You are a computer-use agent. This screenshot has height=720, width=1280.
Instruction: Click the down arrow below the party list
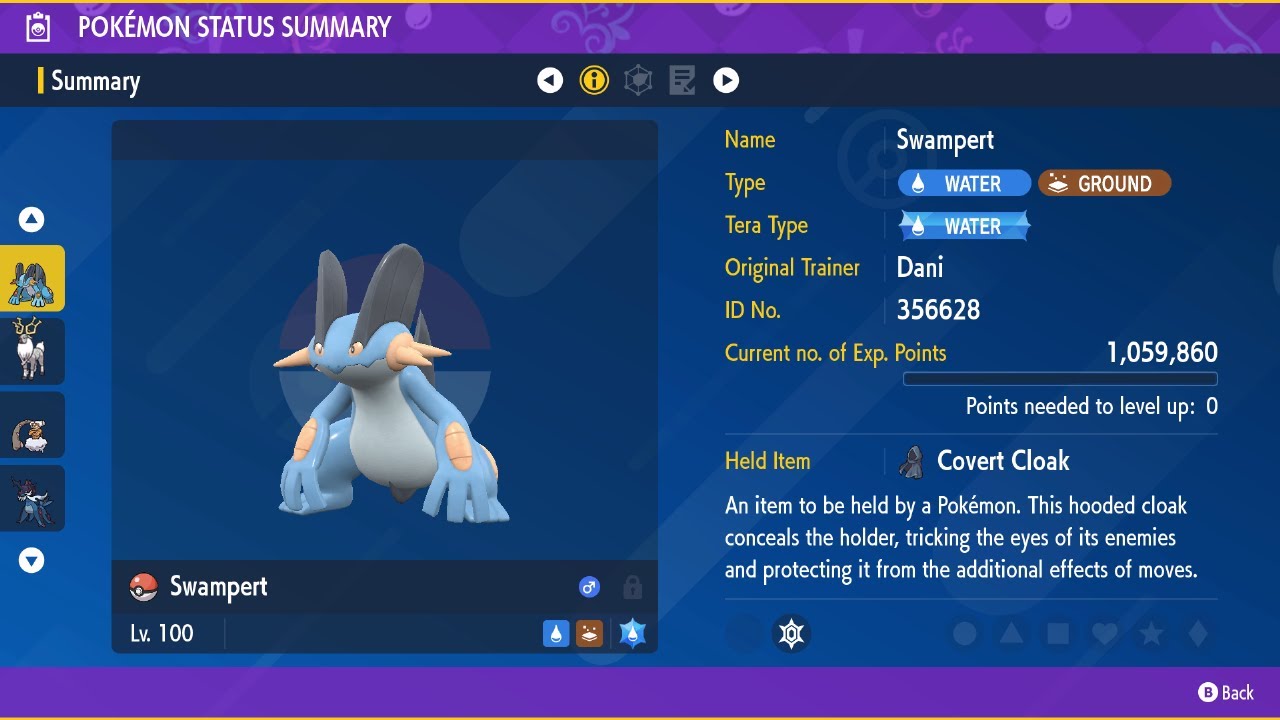tap(33, 561)
